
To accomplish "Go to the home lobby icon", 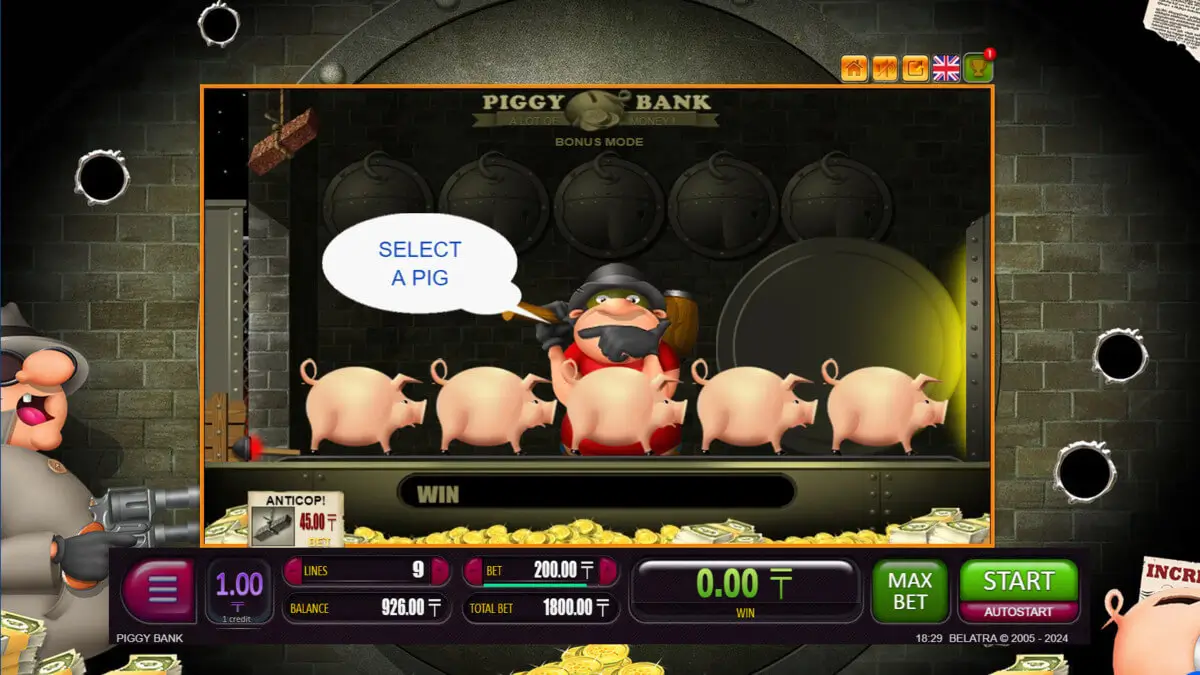I will click(x=854, y=68).
